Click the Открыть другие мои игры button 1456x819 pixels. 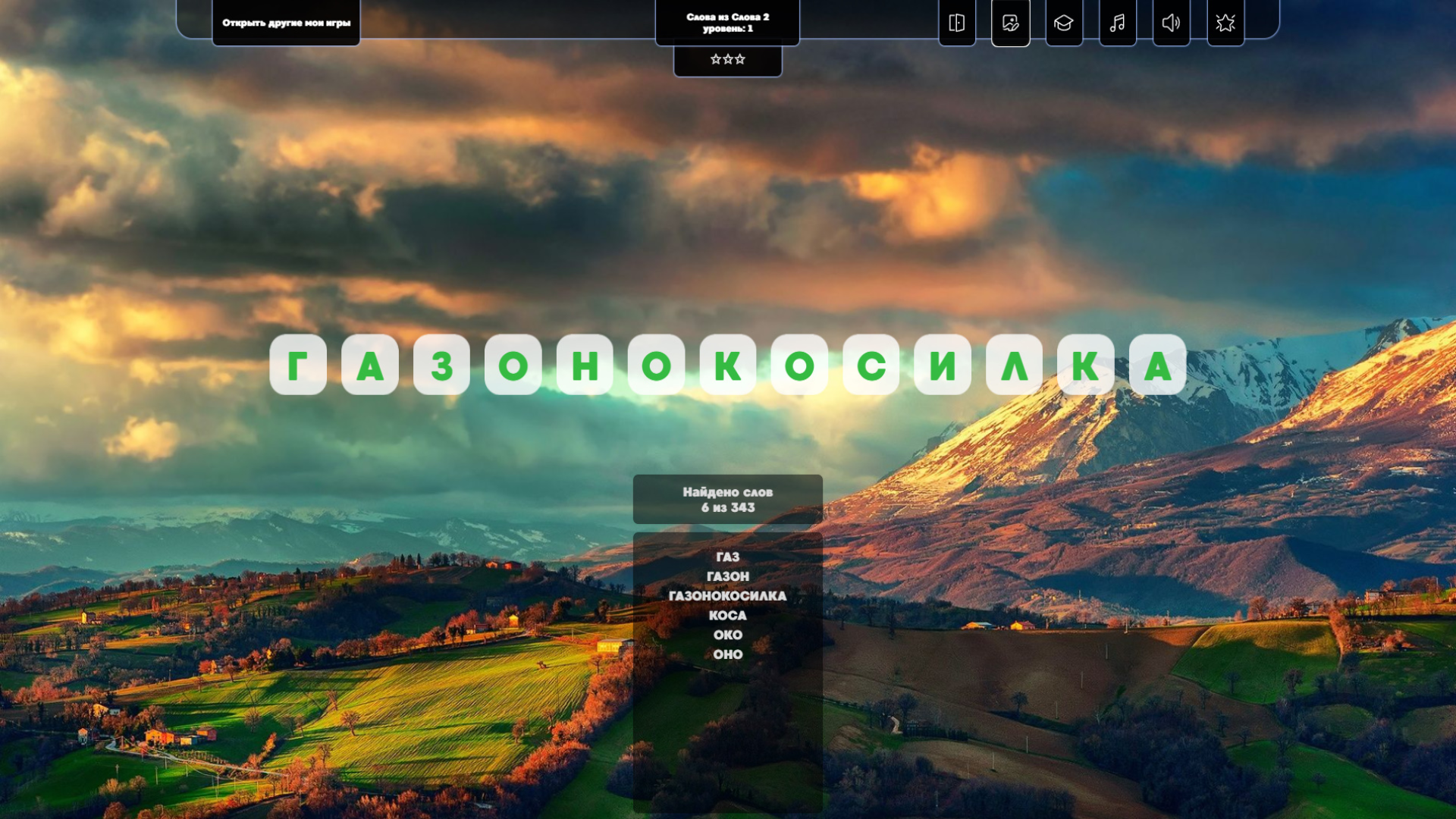tap(286, 23)
